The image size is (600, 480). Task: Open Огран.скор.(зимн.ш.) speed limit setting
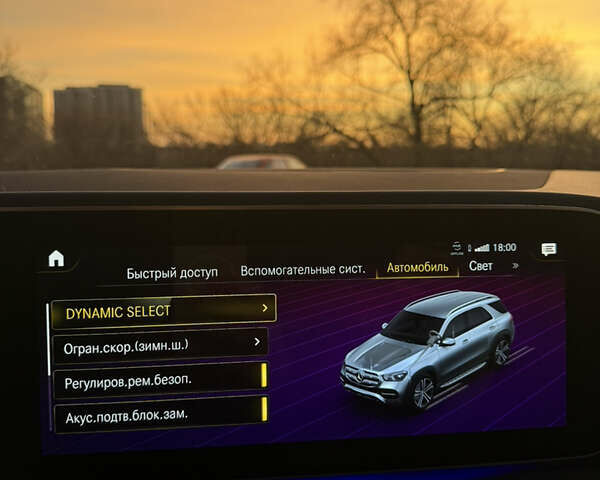click(159, 344)
